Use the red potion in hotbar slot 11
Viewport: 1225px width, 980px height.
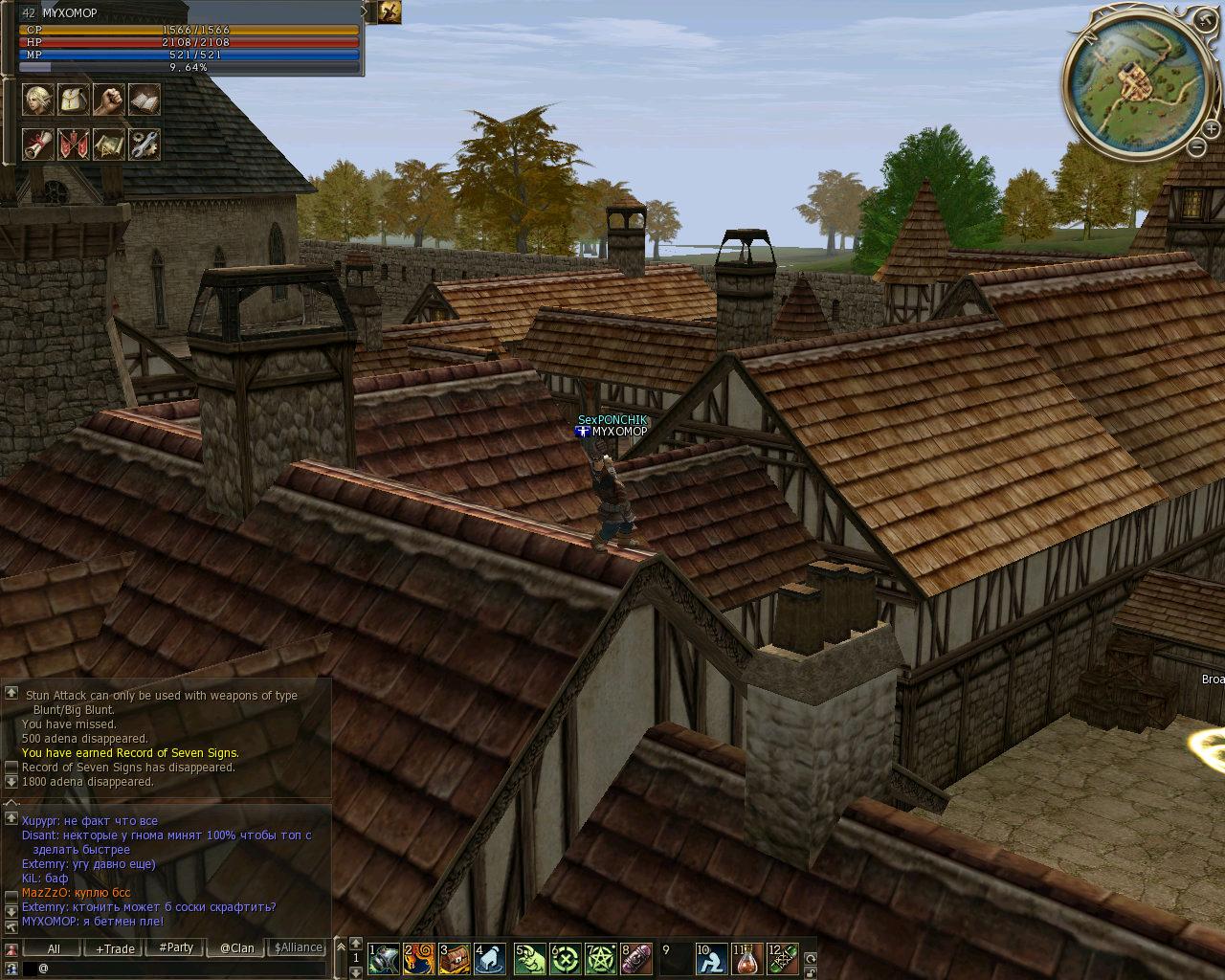coord(749,958)
